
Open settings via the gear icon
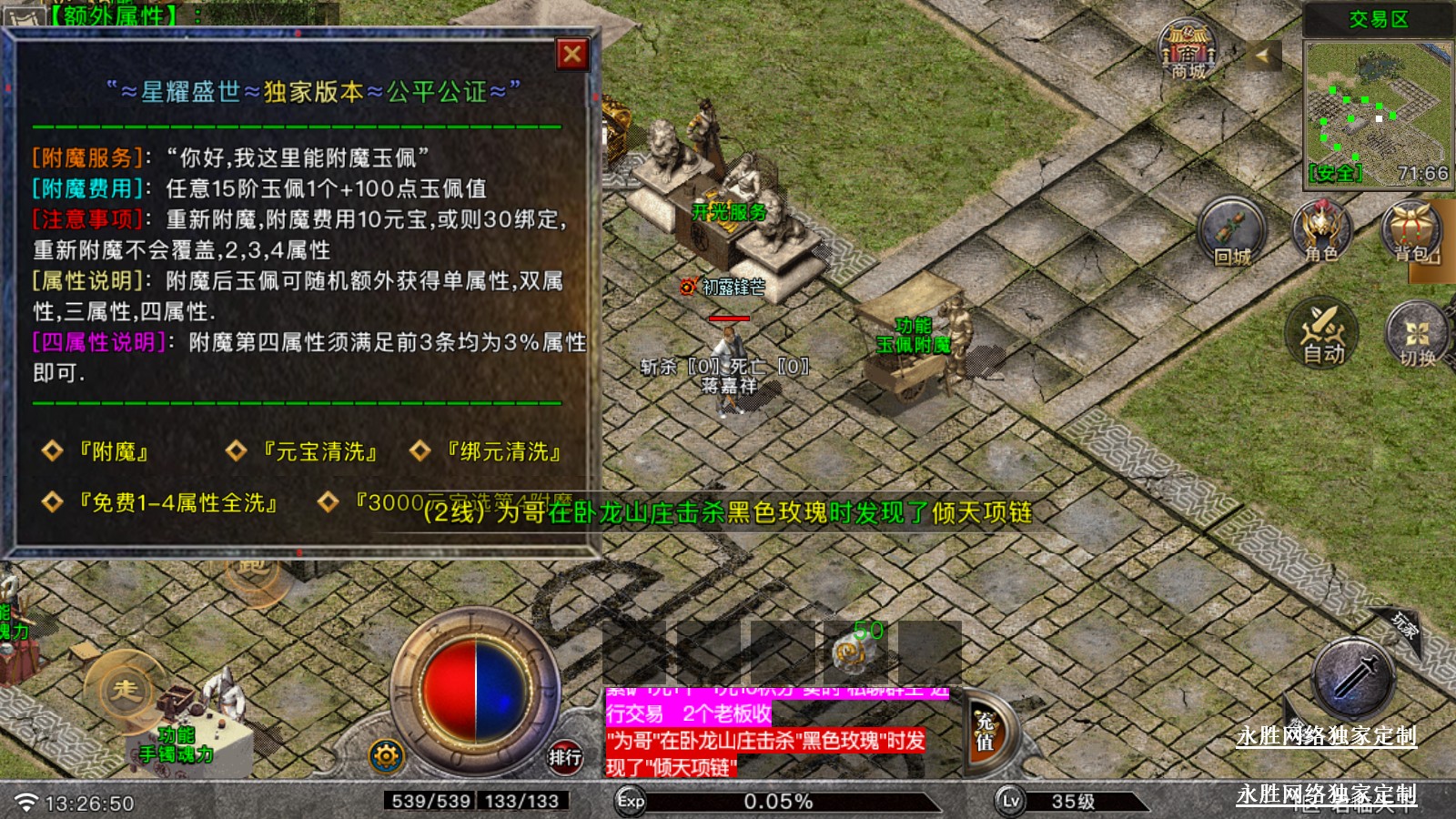[x=386, y=756]
